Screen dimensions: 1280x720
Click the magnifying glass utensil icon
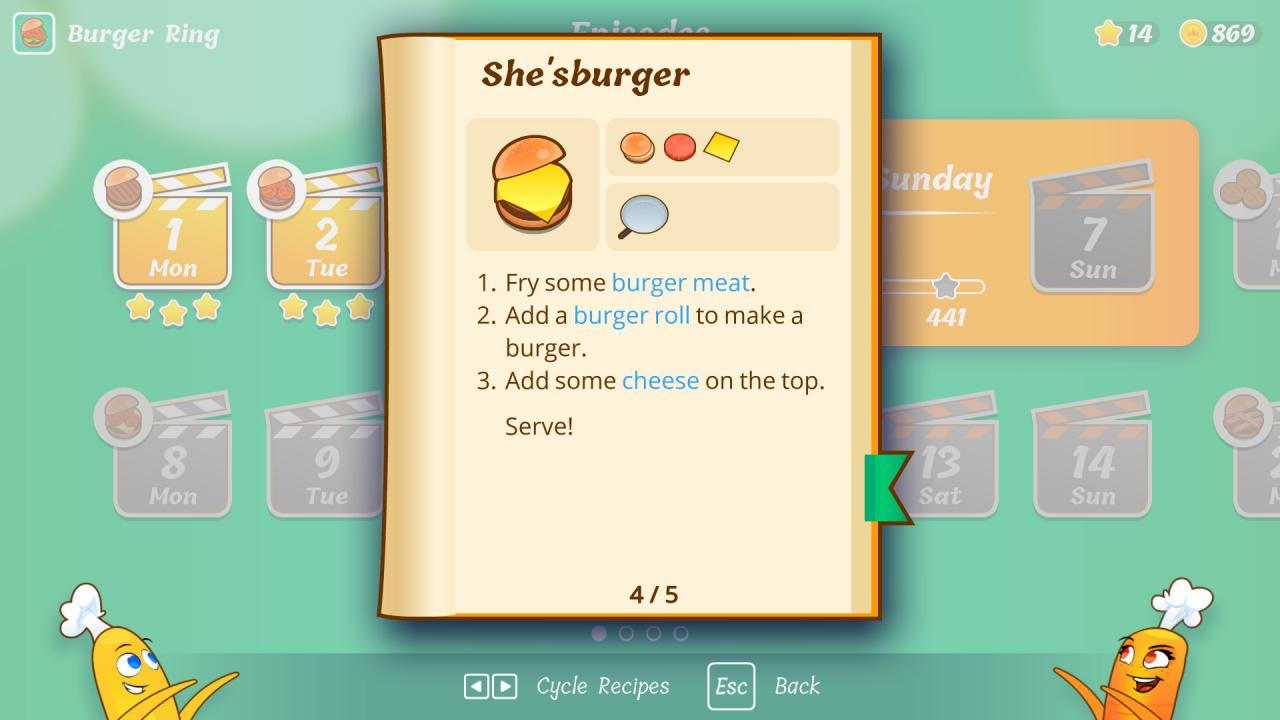641,216
